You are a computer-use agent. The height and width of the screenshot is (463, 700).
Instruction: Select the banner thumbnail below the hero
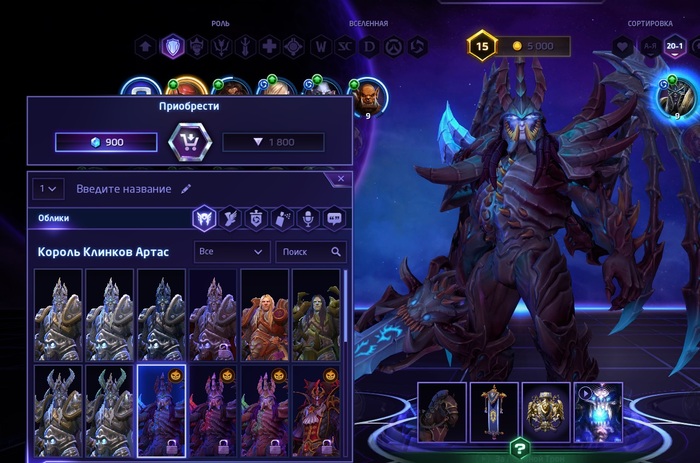(494, 411)
